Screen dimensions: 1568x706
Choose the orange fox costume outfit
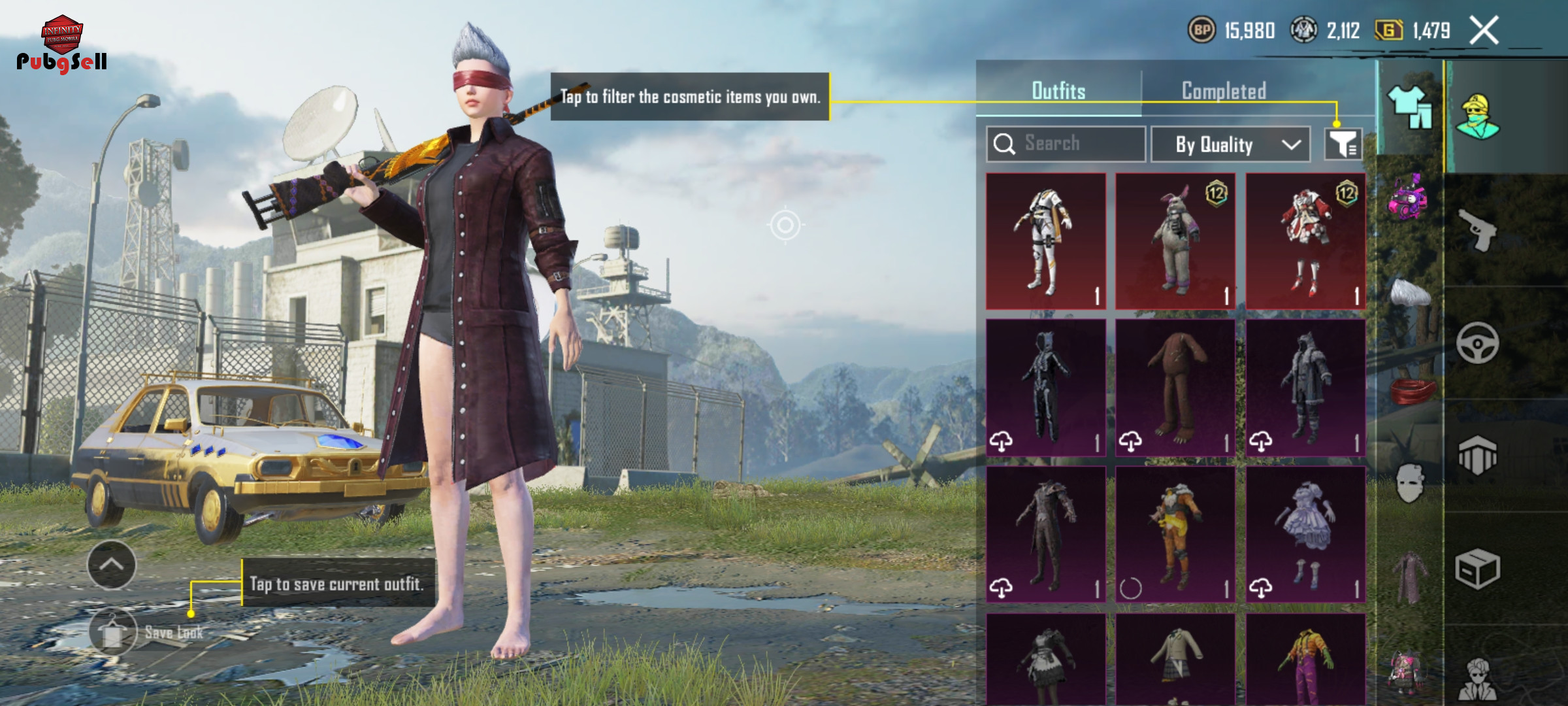click(x=1175, y=534)
